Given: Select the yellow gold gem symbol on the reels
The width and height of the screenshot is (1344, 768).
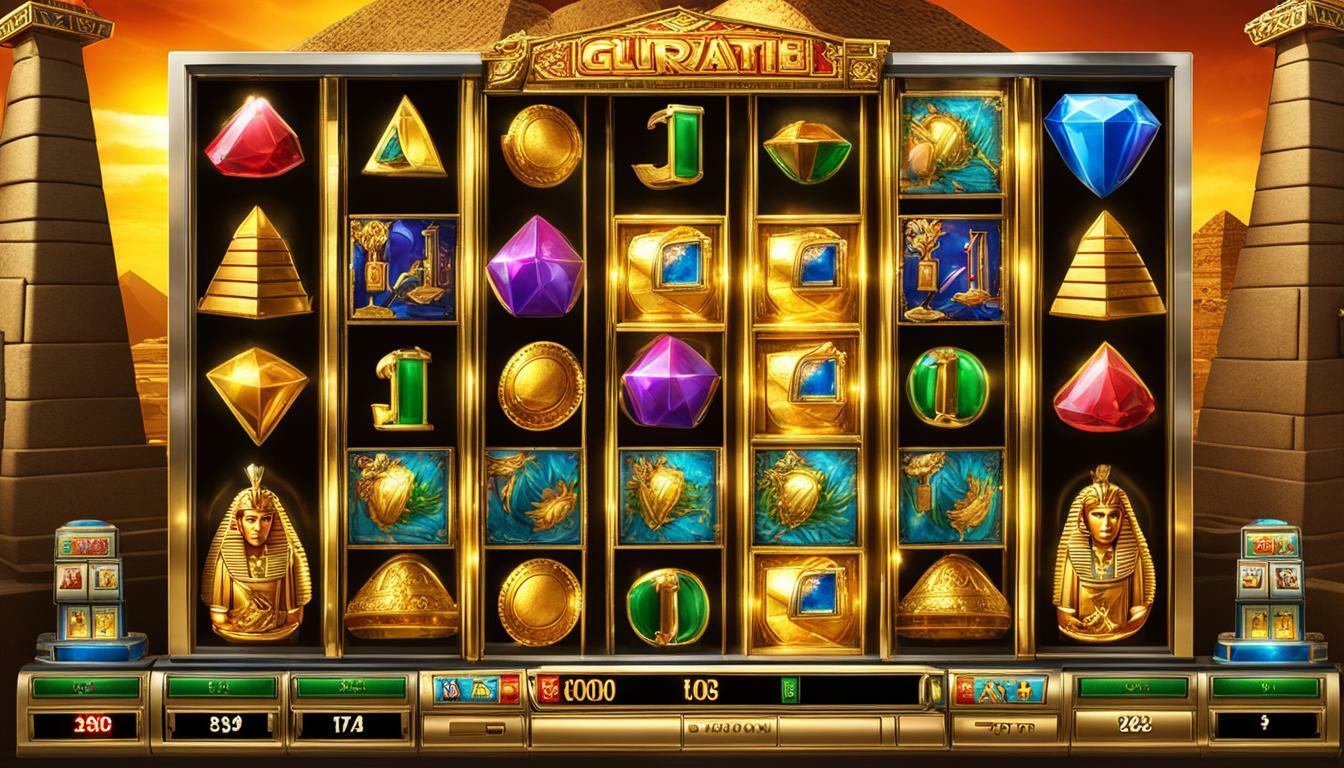Looking at the screenshot, I should (x=257, y=390).
